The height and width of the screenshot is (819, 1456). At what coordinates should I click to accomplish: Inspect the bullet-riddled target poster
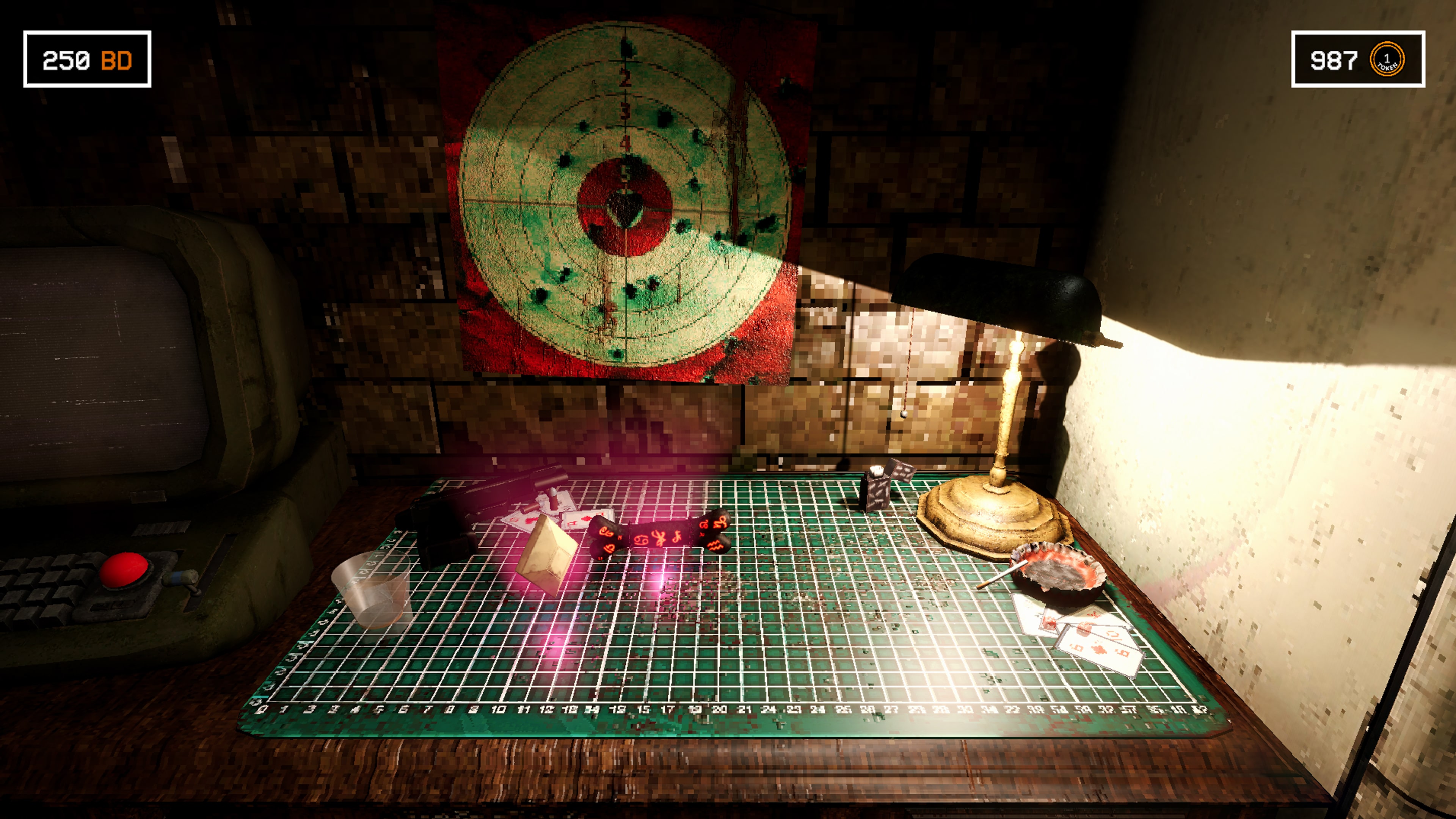click(x=622, y=198)
